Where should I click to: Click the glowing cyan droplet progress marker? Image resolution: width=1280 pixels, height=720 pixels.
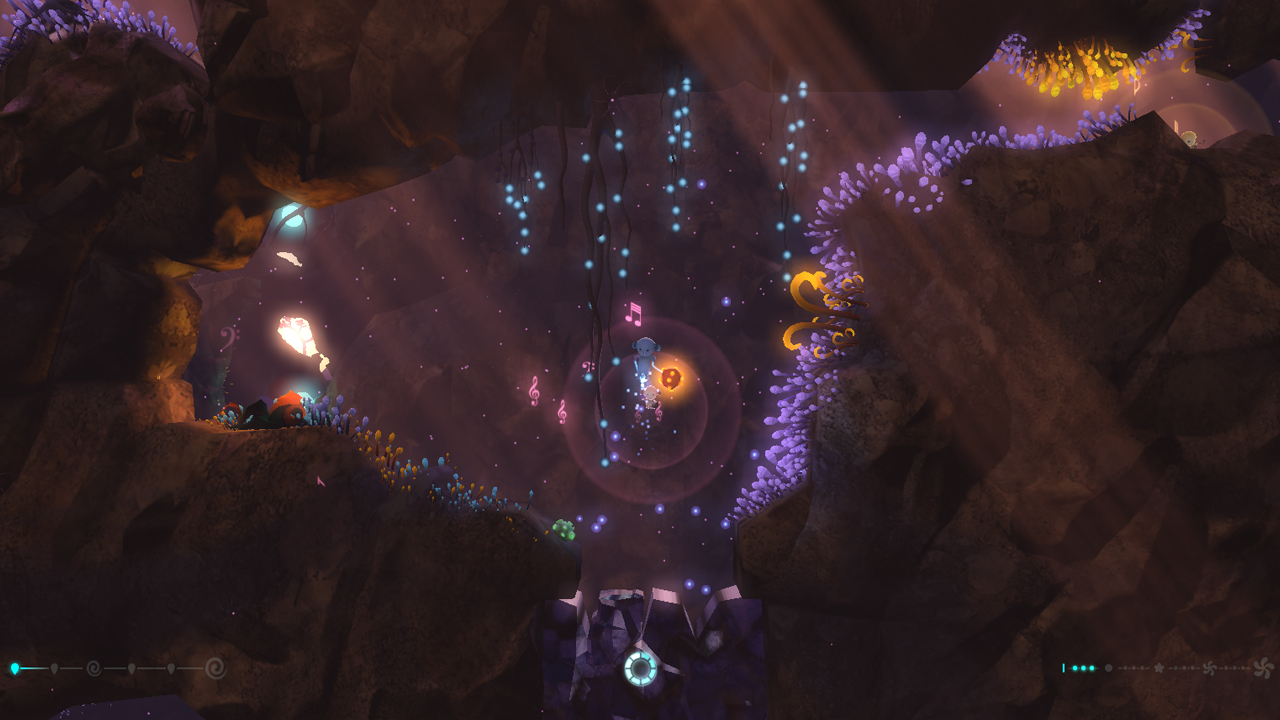click(x=15, y=668)
